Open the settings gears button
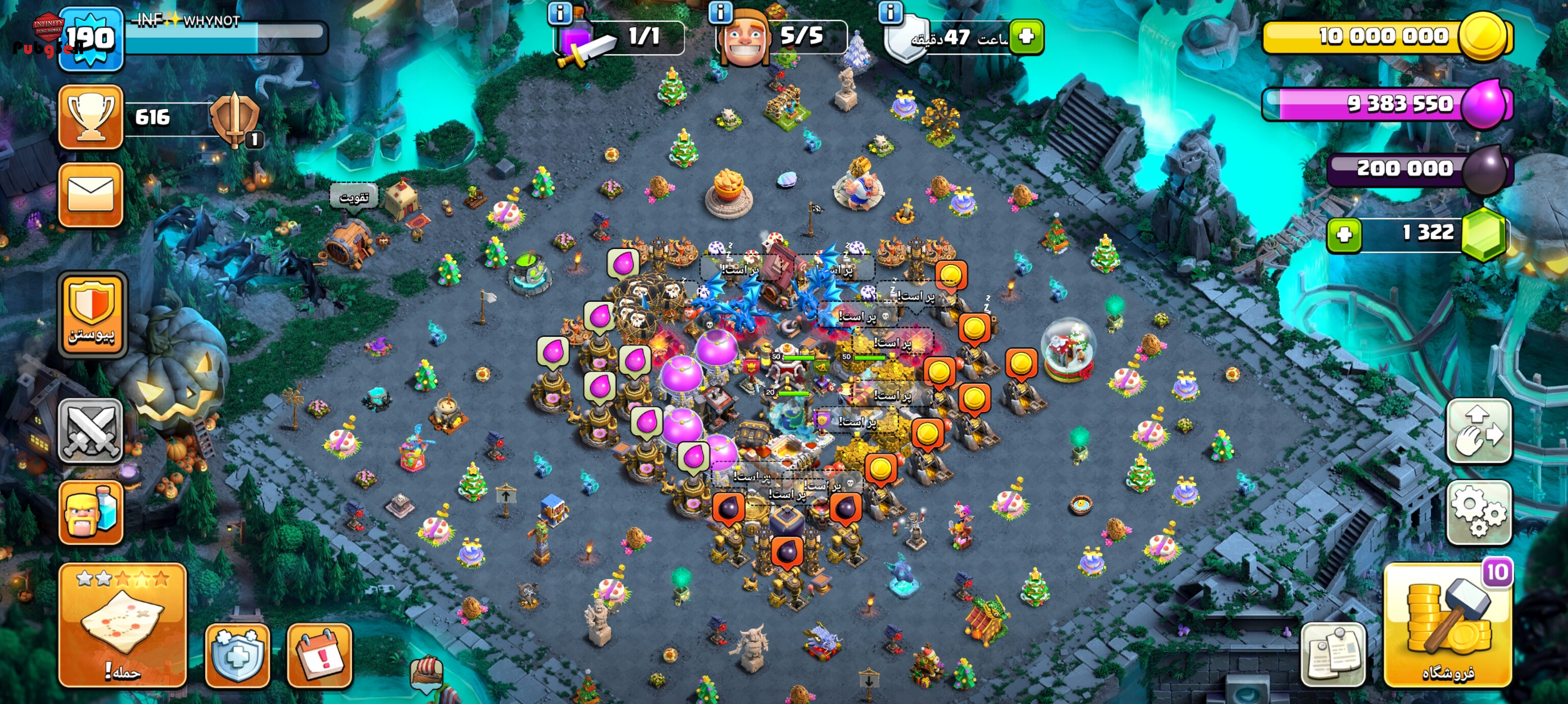The width and height of the screenshot is (1568, 704). (x=1479, y=512)
